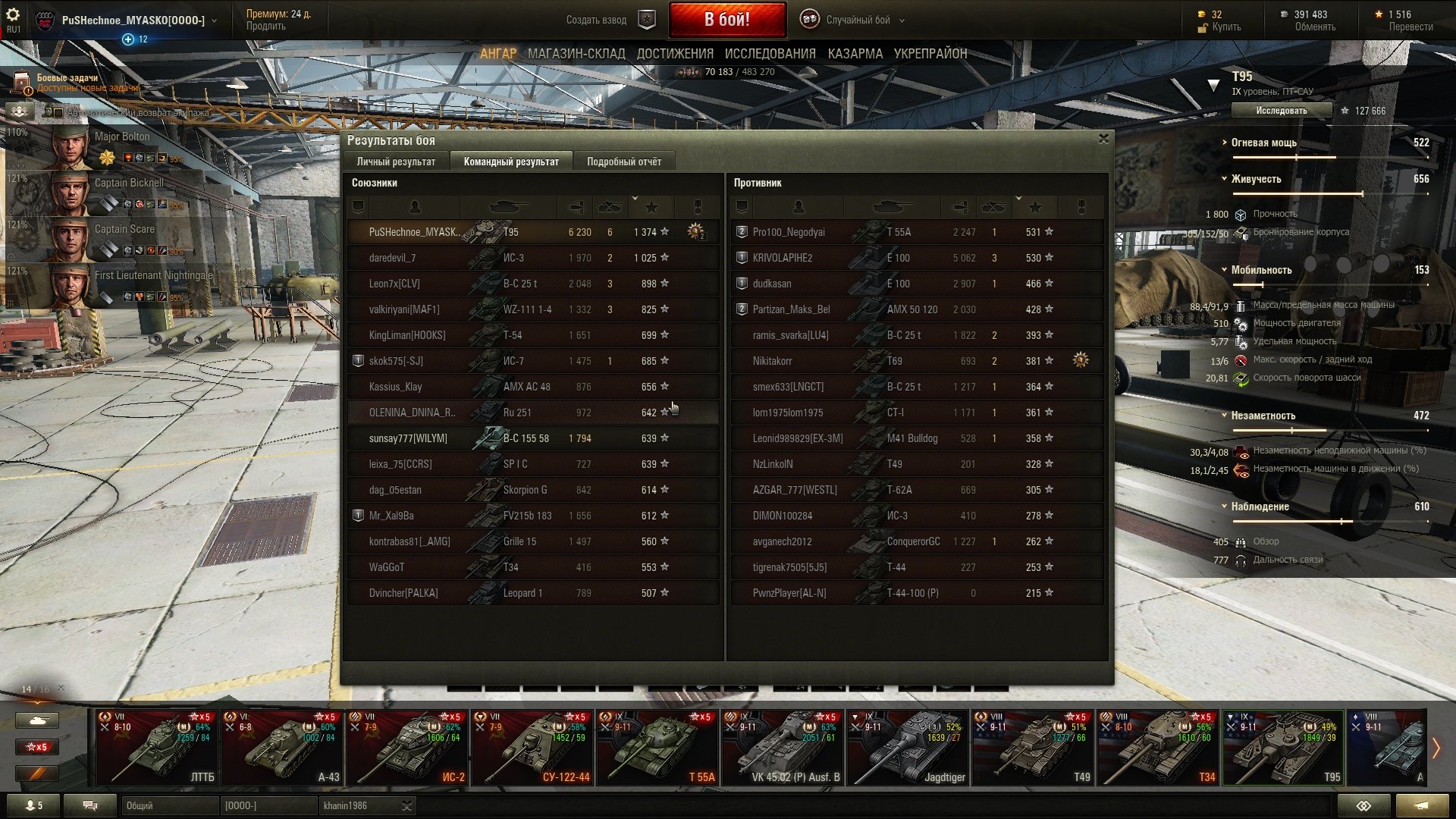This screenshot has width=1456, height=819.
Task: Go to the ДОСТИЖЕНИЯ section
Action: coord(675,54)
